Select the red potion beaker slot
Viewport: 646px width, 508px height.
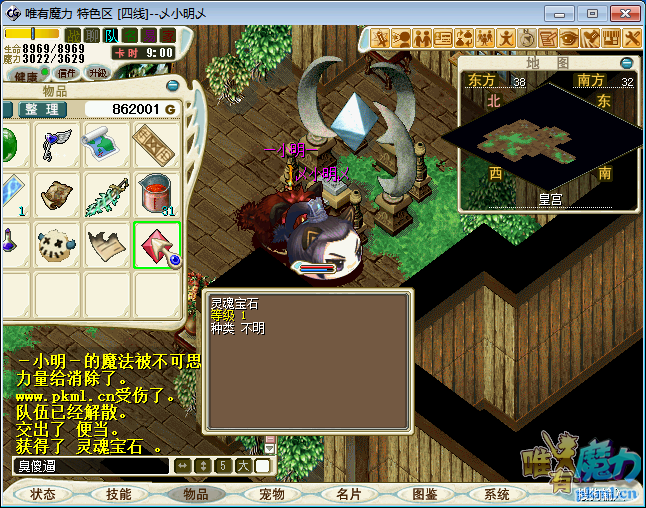pyautogui.click(x=157, y=195)
